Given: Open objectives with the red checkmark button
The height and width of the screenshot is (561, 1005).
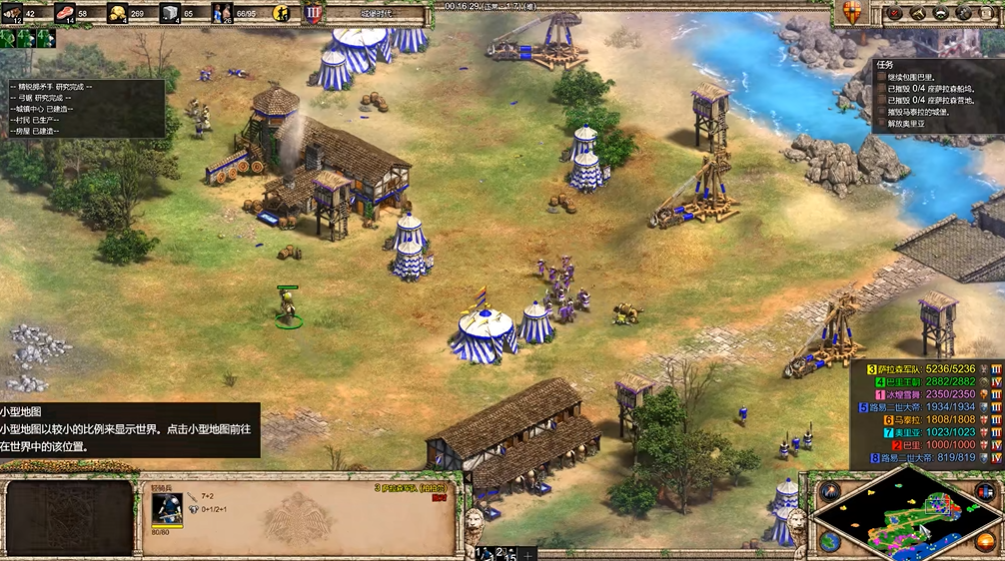Looking at the screenshot, I should pyautogui.click(x=895, y=13).
